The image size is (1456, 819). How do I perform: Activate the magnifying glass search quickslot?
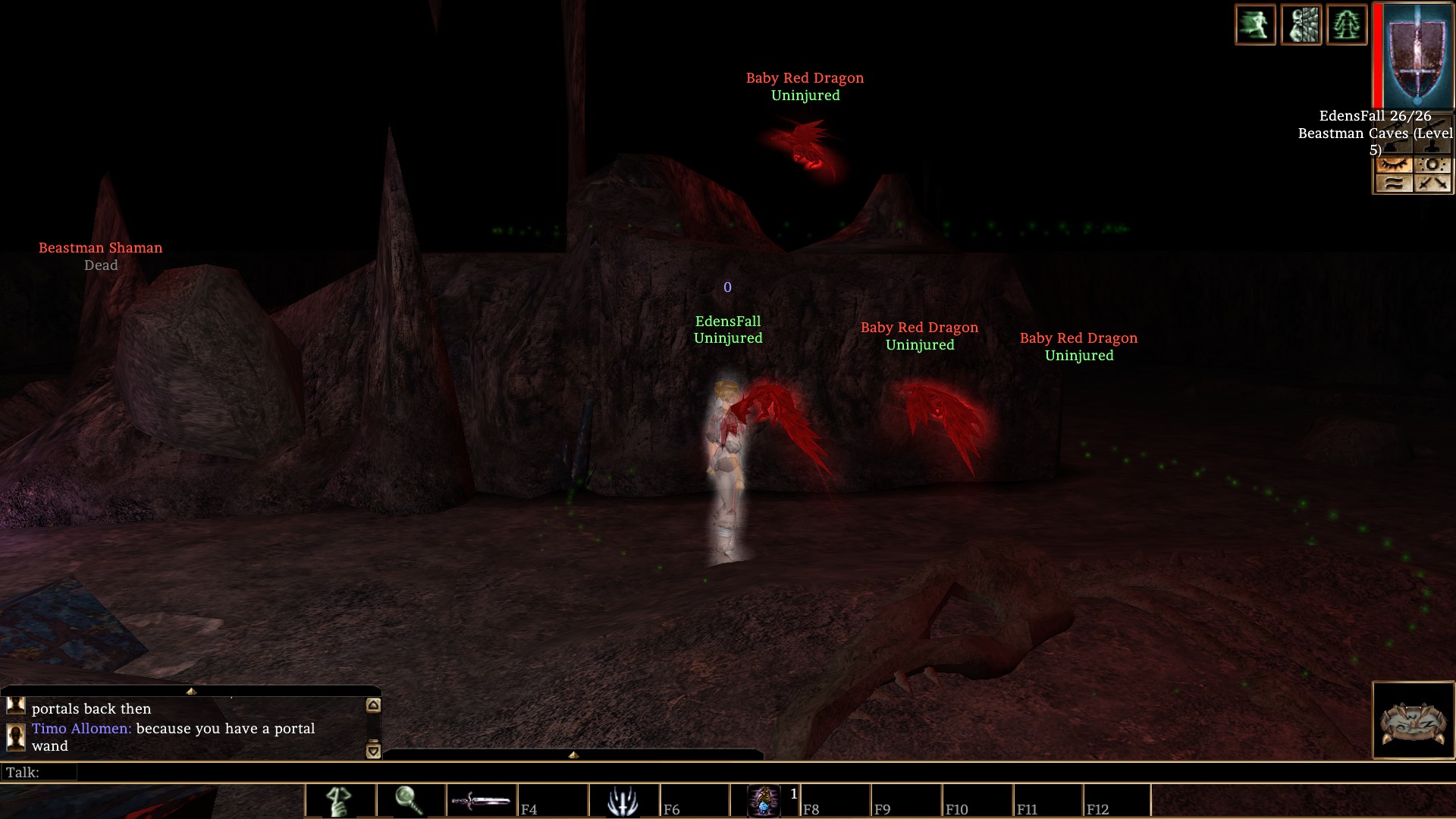point(409,802)
